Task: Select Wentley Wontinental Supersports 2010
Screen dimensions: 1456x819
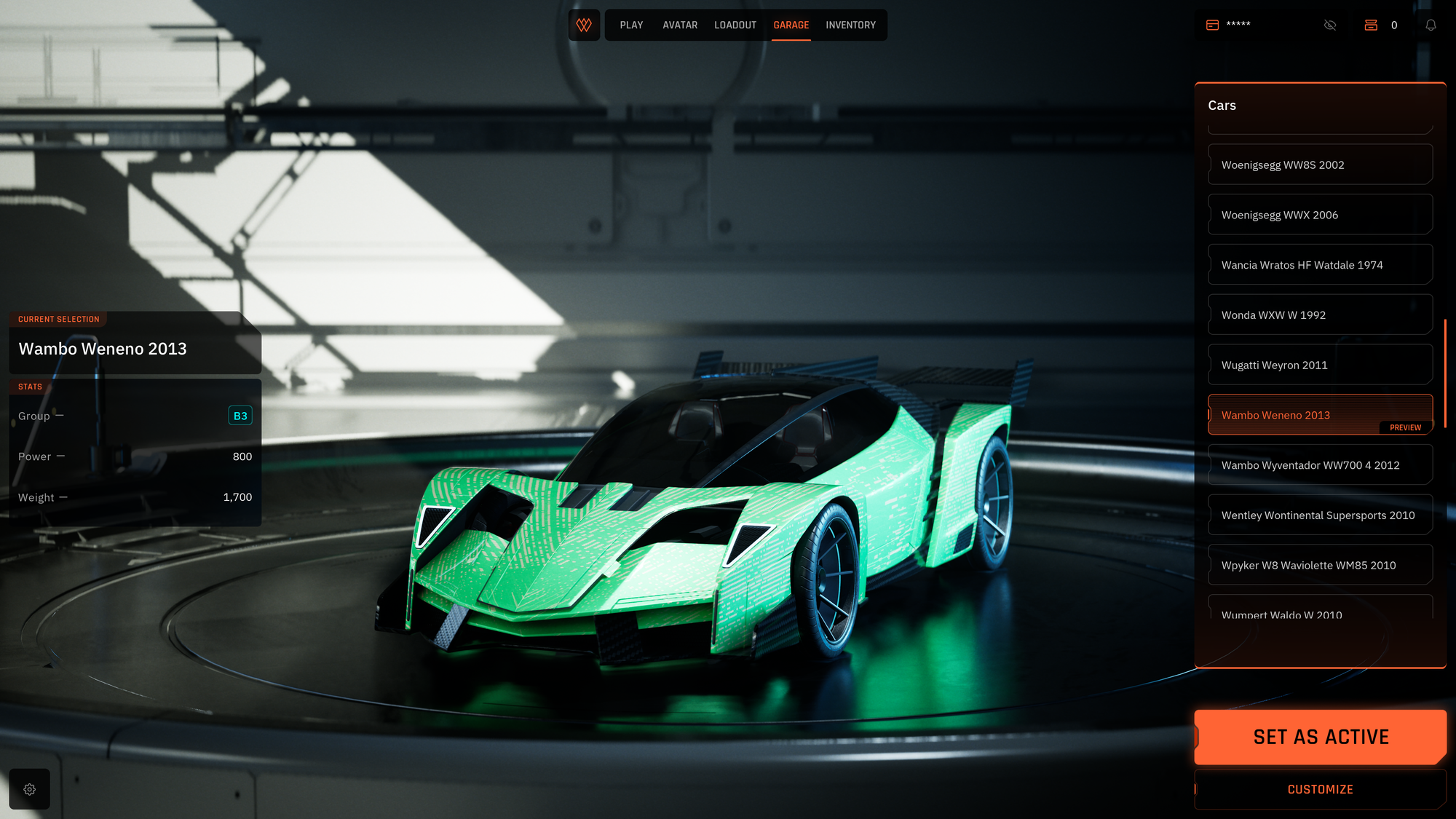Action: click(x=1320, y=515)
